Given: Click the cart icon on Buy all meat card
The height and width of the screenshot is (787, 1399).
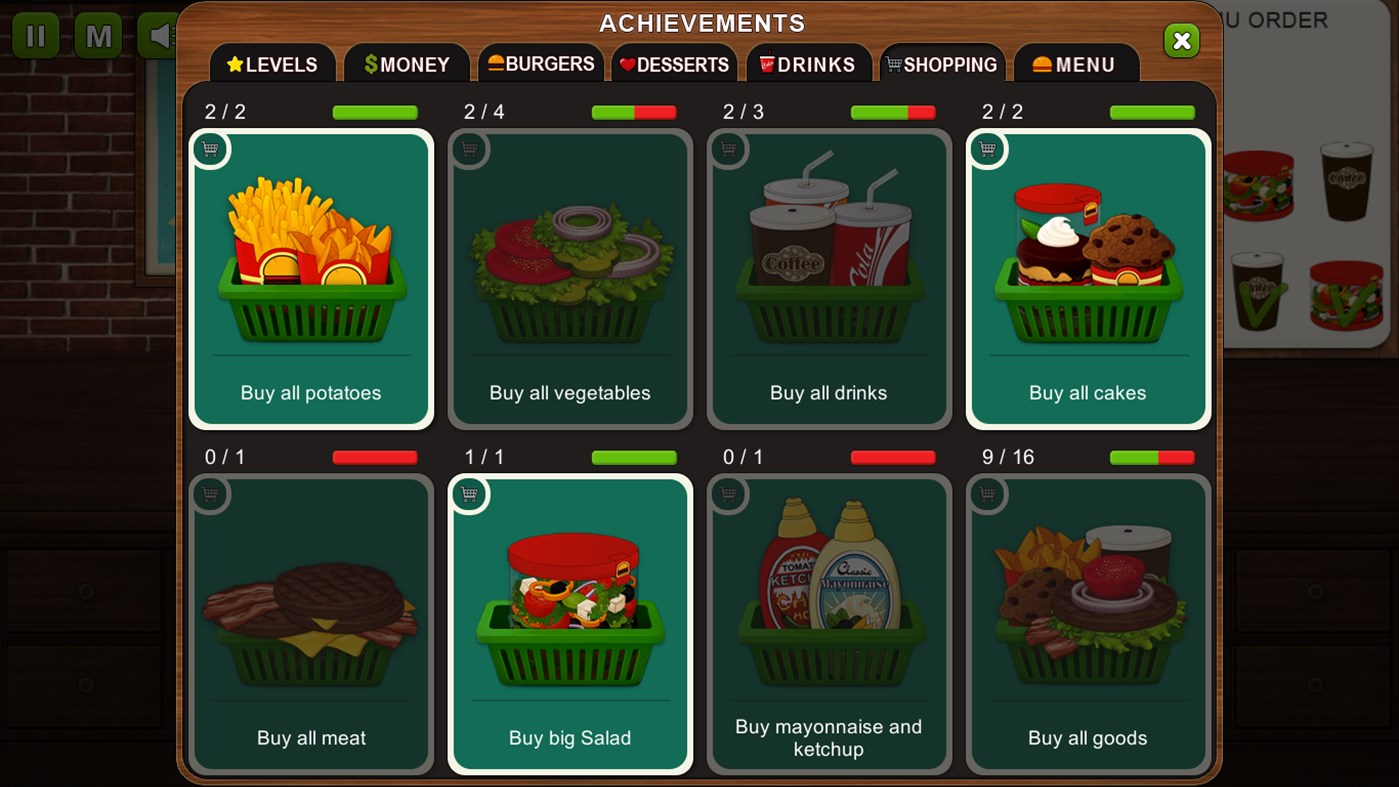Looking at the screenshot, I should point(212,494).
